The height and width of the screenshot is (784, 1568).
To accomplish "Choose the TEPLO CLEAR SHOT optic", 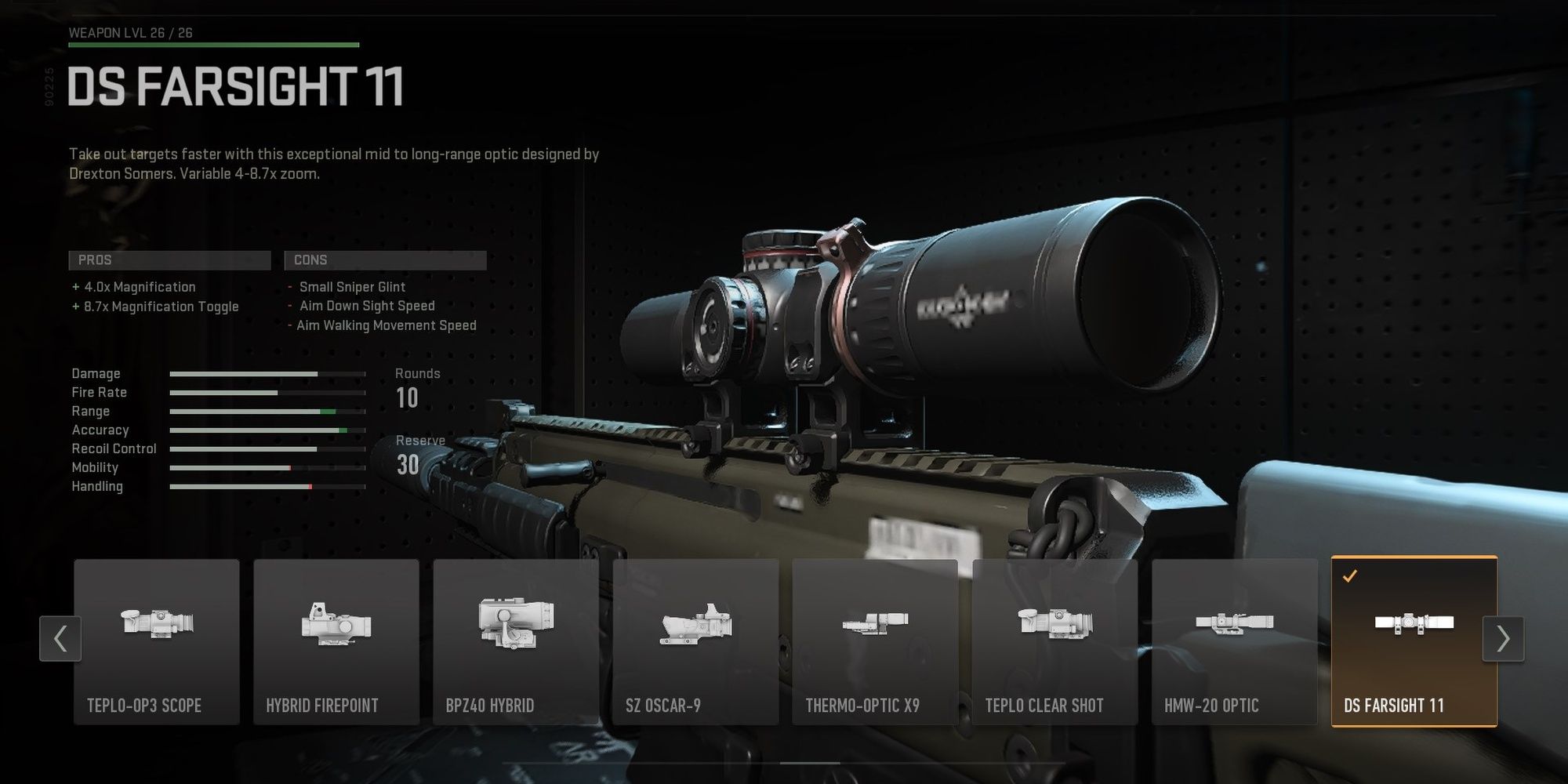I will (x=1054, y=641).
